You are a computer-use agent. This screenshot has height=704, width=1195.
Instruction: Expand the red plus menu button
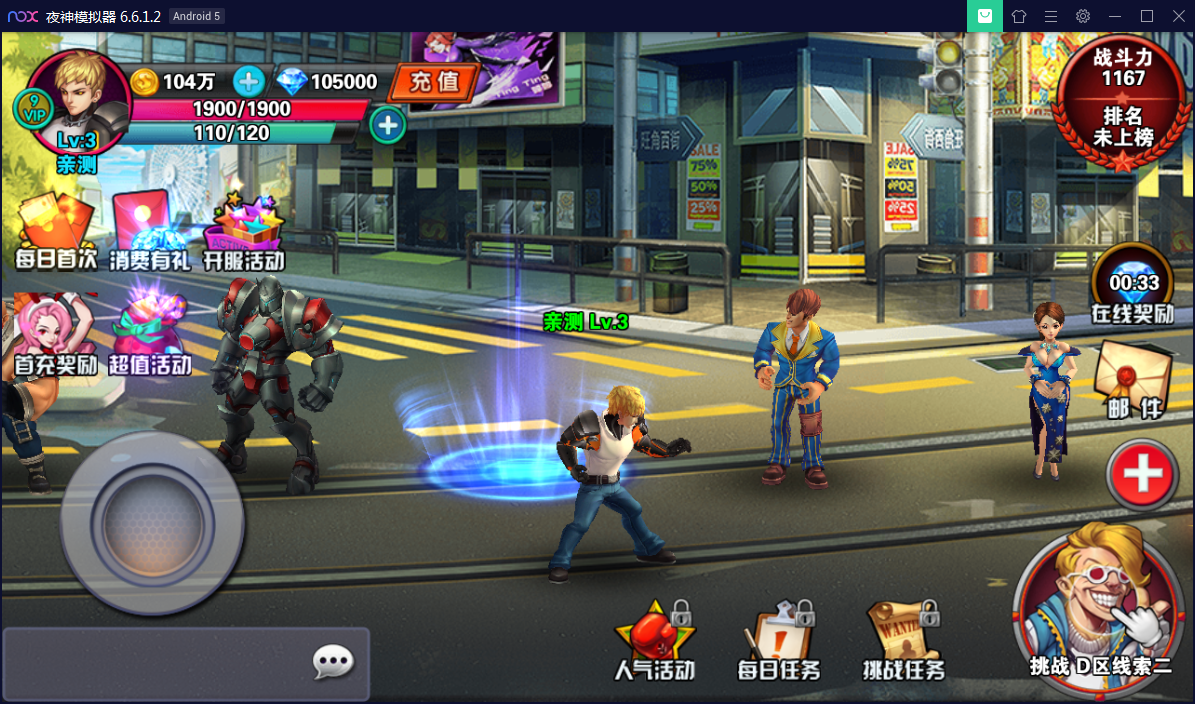1143,475
